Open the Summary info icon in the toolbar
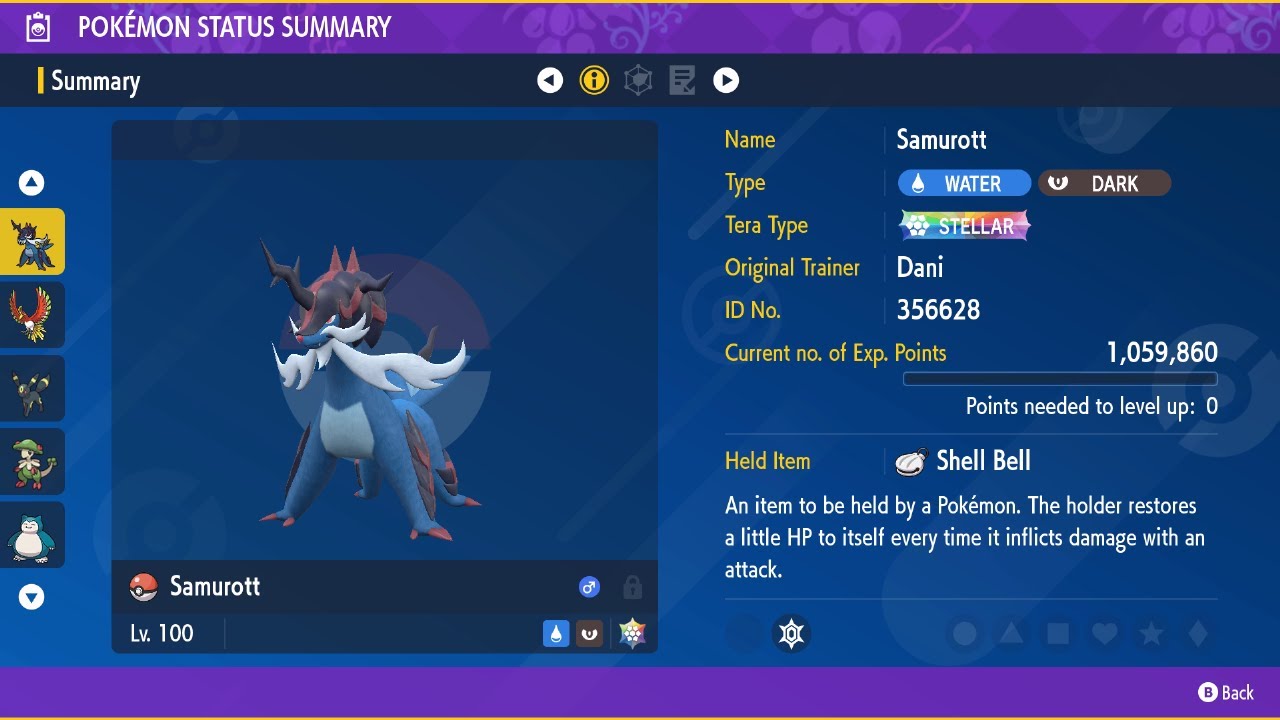 click(594, 80)
